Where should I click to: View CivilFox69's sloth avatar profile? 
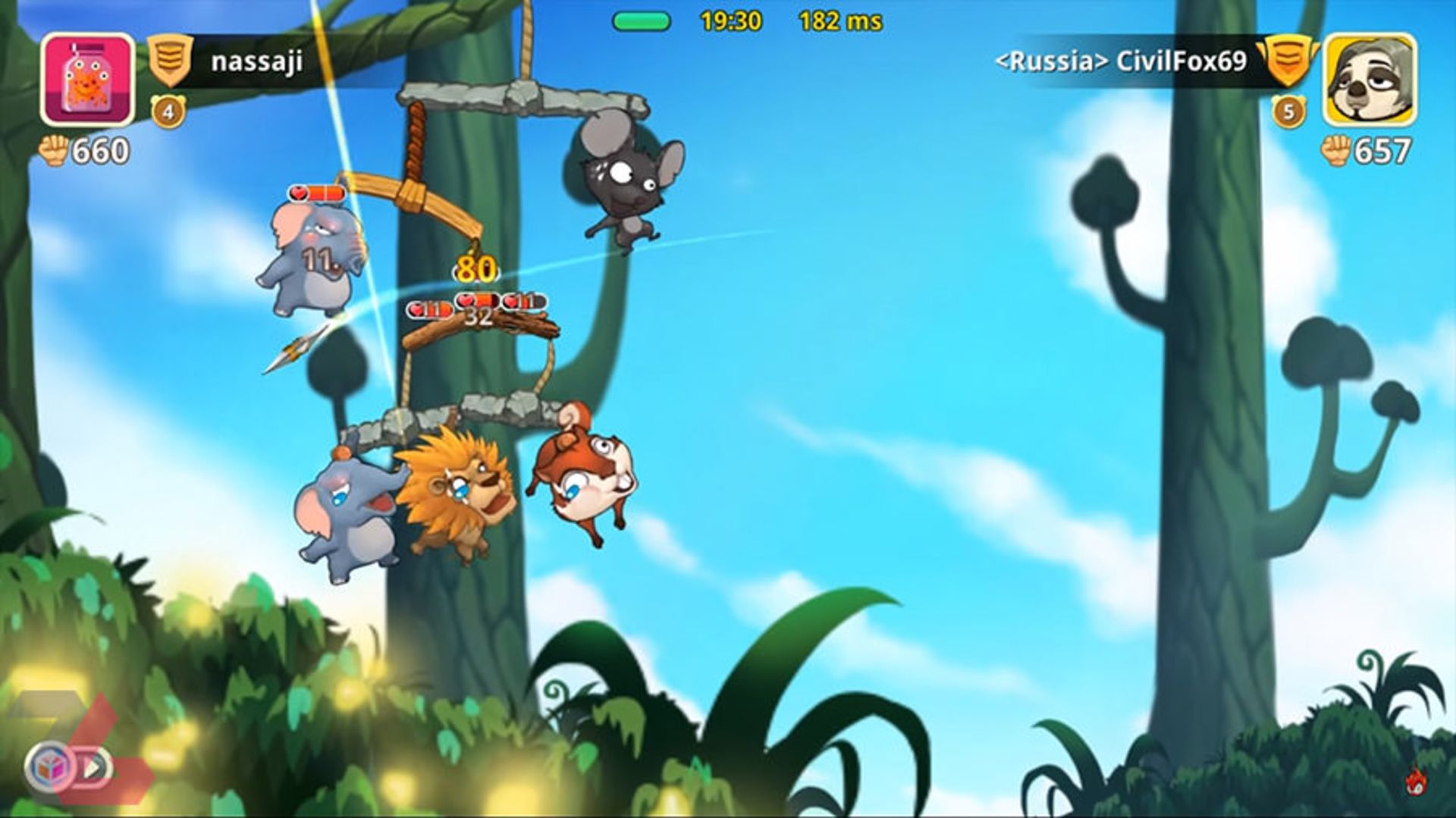click(x=1370, y=79)
